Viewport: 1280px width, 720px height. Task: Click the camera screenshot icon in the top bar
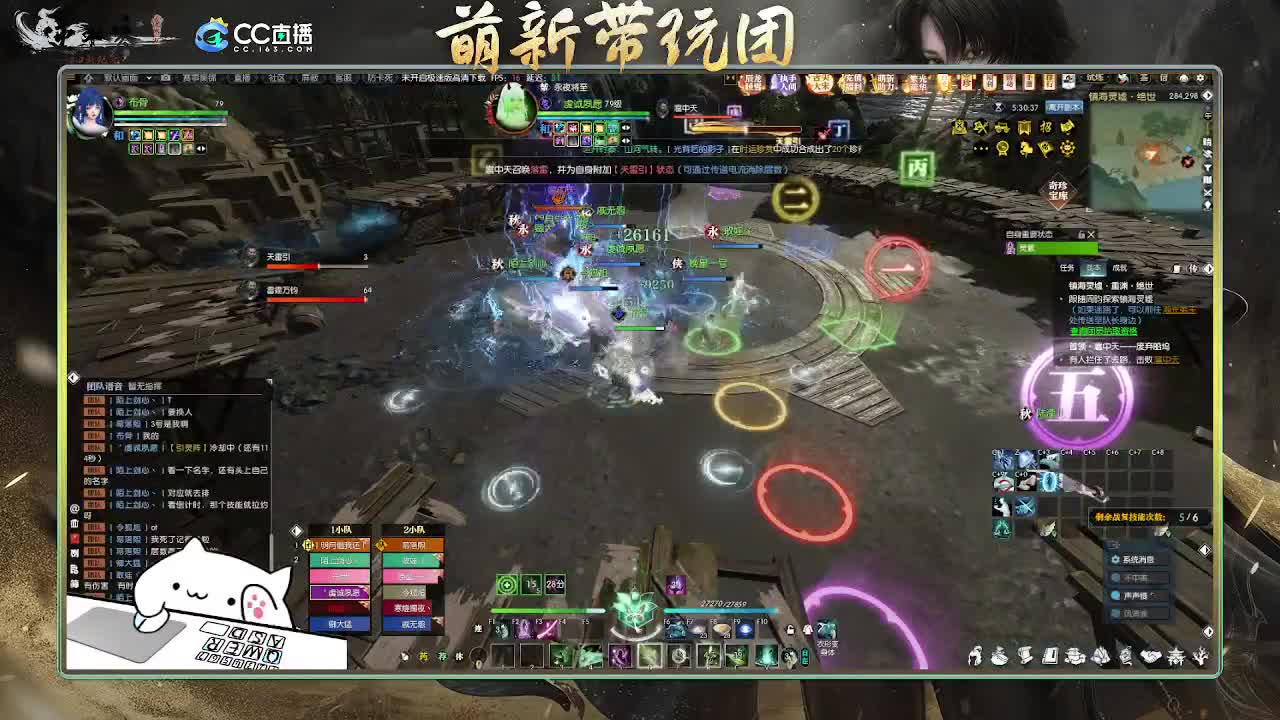click(166, 76)
